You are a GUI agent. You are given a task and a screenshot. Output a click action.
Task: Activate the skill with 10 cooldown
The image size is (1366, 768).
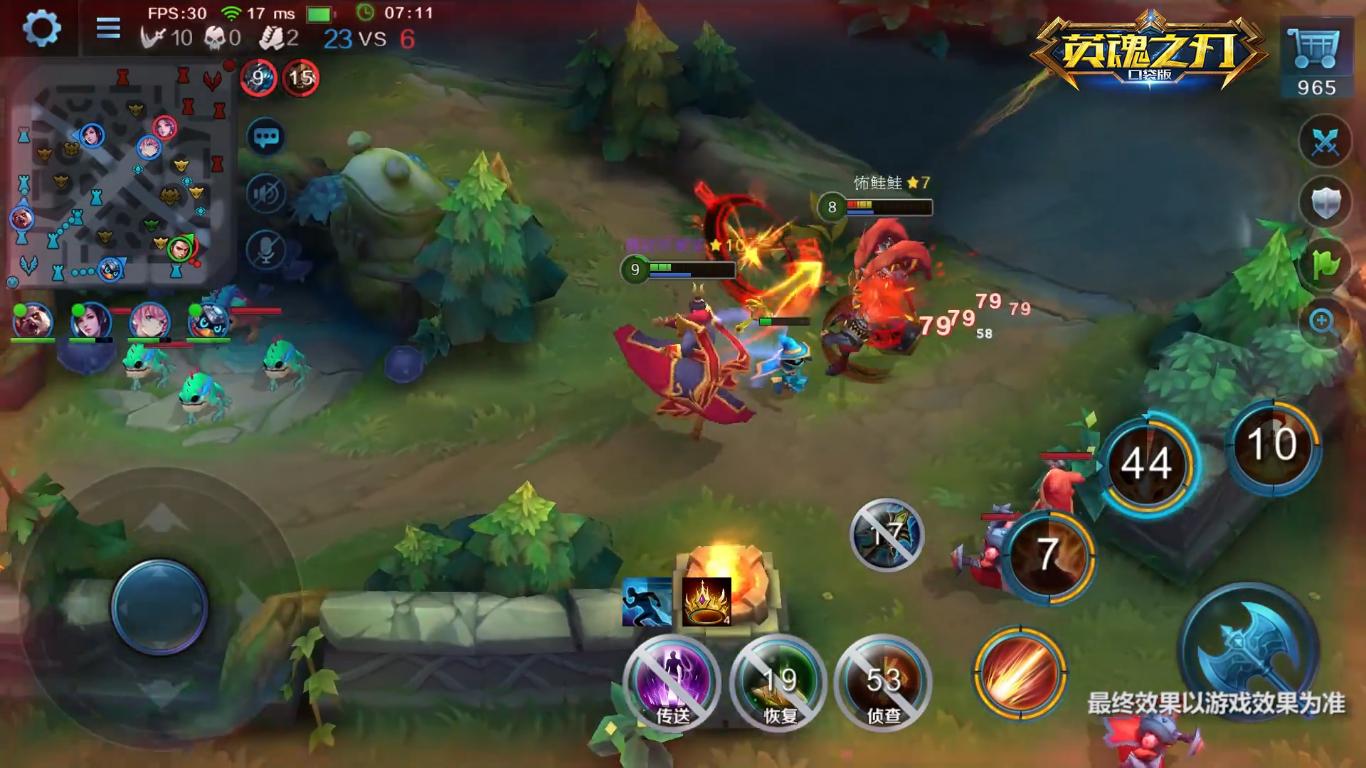coord(1273,446)
